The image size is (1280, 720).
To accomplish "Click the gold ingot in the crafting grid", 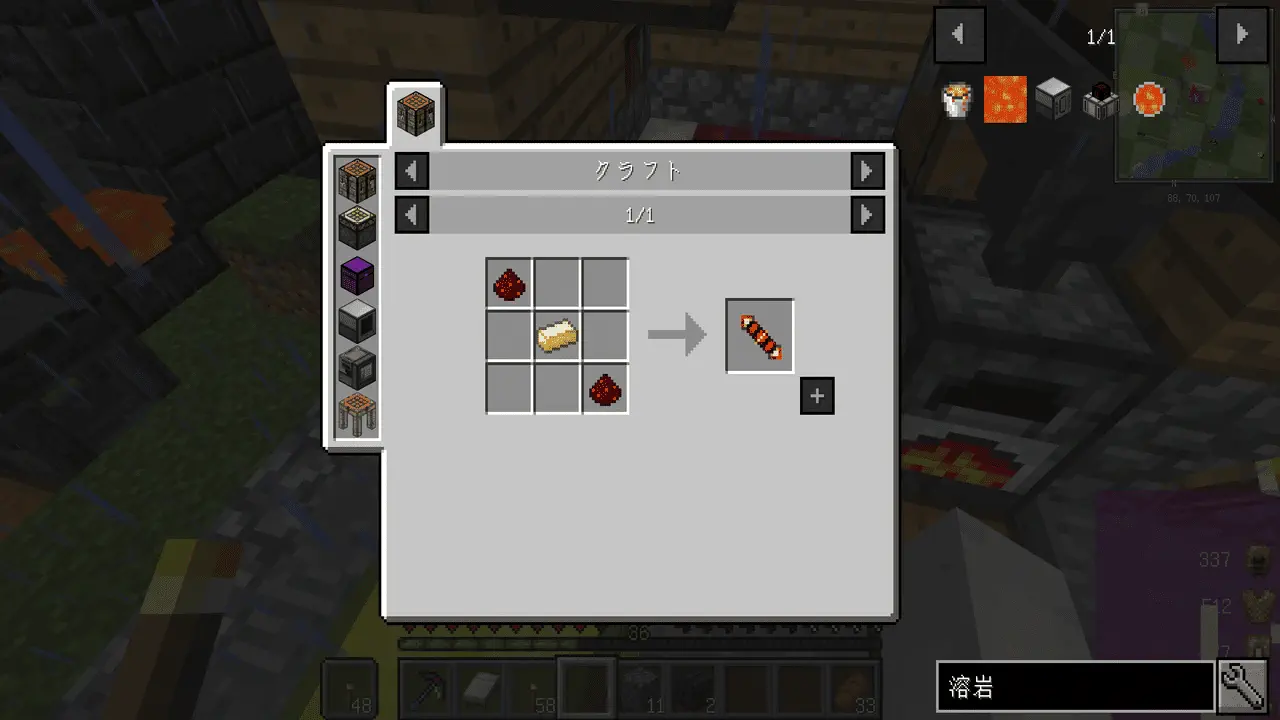I will 557,336.
